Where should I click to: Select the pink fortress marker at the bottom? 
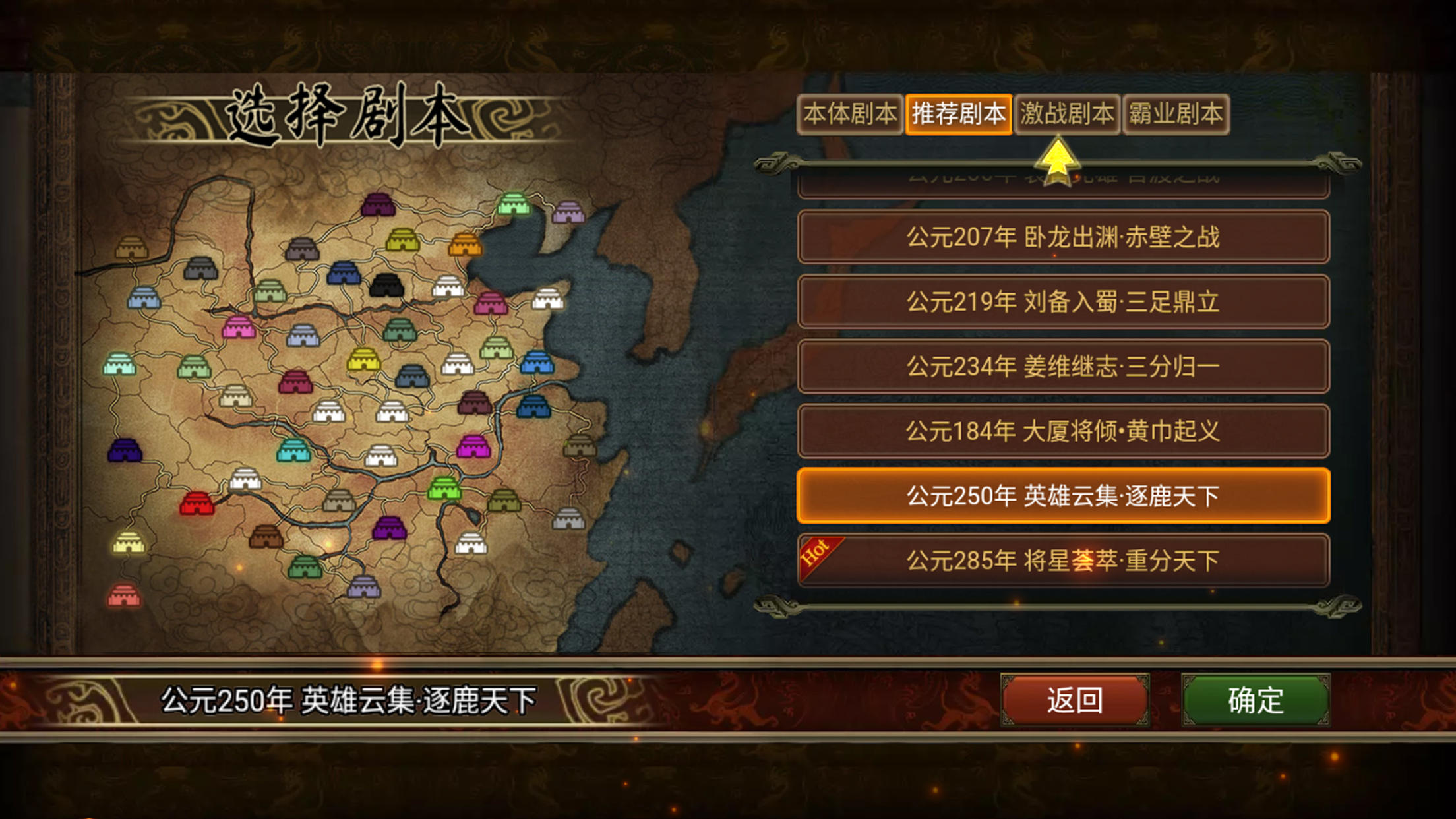[x=126, y=595]
